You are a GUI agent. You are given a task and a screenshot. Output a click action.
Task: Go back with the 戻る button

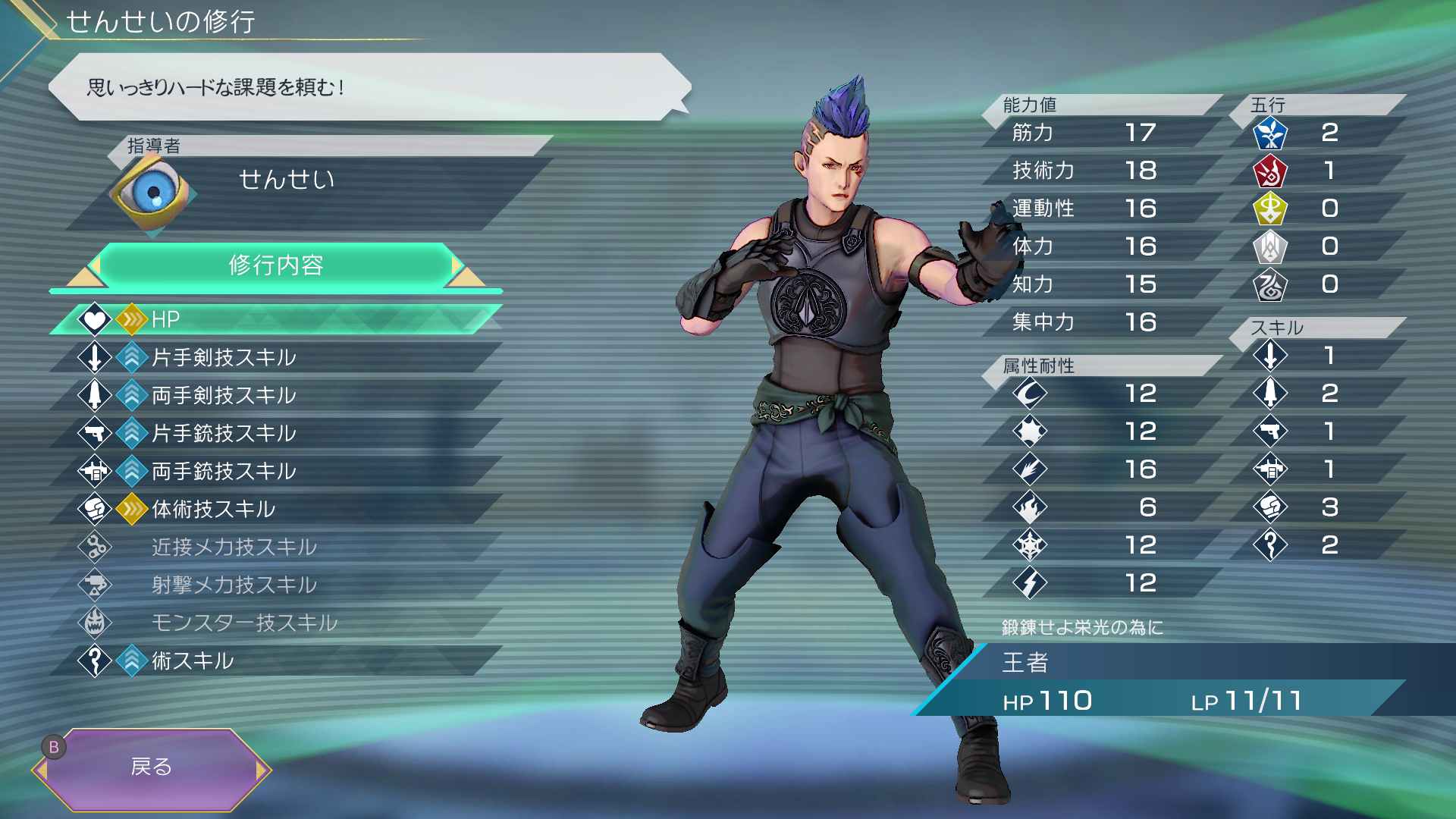click(x=152, y=768)
